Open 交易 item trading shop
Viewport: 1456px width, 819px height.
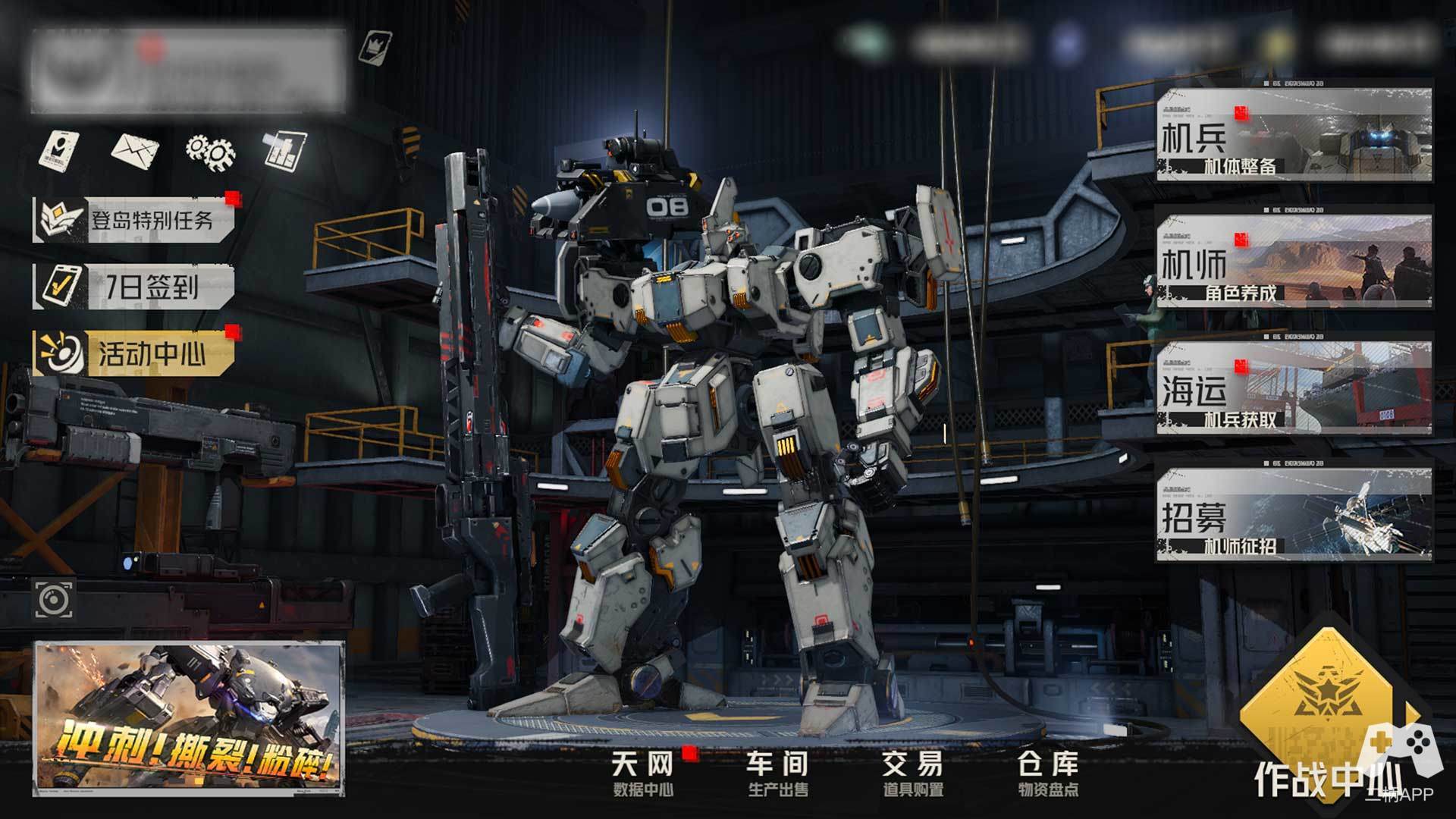coord(913,773)
